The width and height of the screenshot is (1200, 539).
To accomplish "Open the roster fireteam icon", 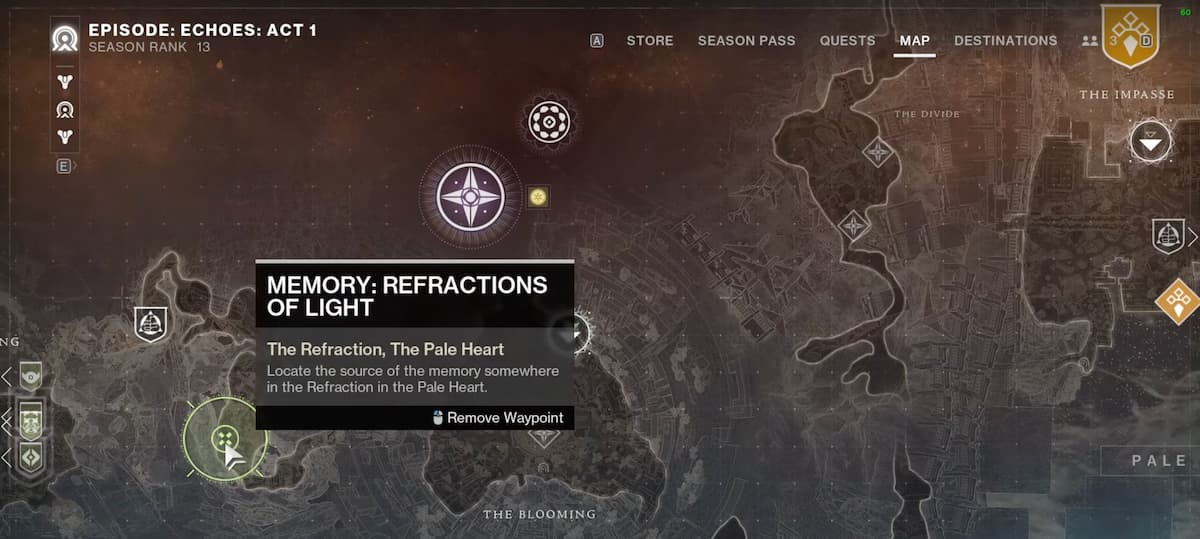I will (1089, 41).
